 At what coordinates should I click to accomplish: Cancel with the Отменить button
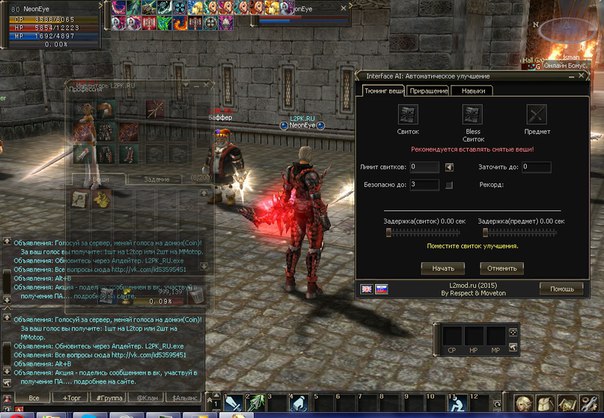[x=500, y=268]
